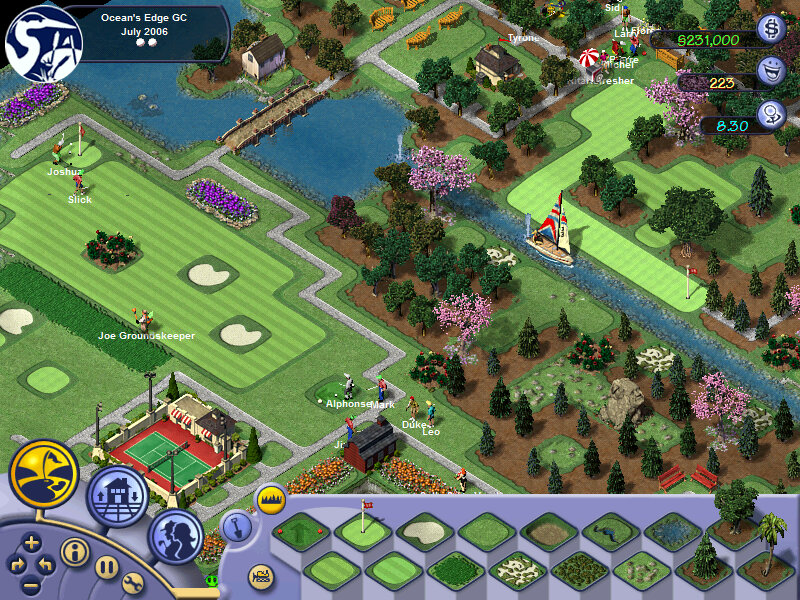Pause the game
The height and width of the screenshot is (600, 800).
[x=108, y=566]
